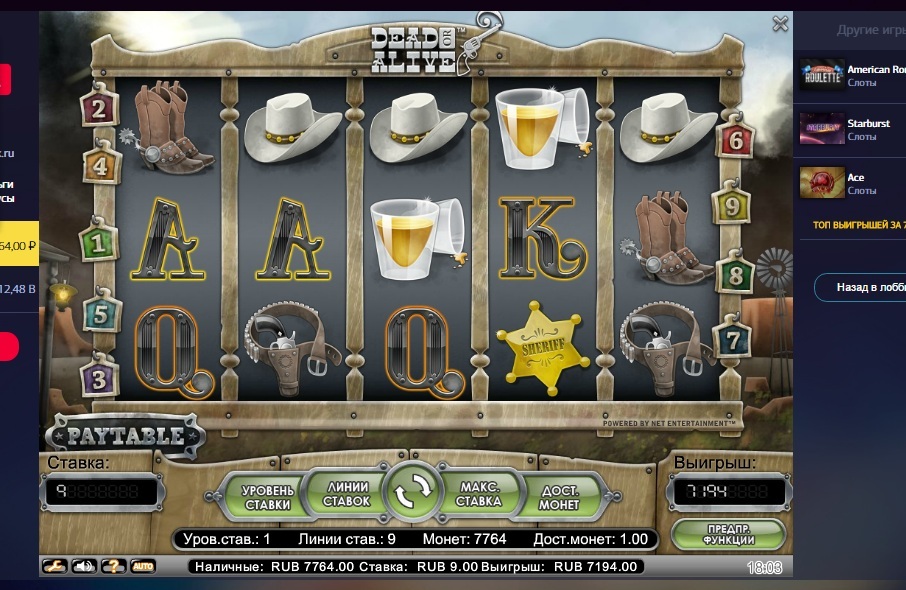
Task: Select bet line tag number 7
Action: pos(733,339)
